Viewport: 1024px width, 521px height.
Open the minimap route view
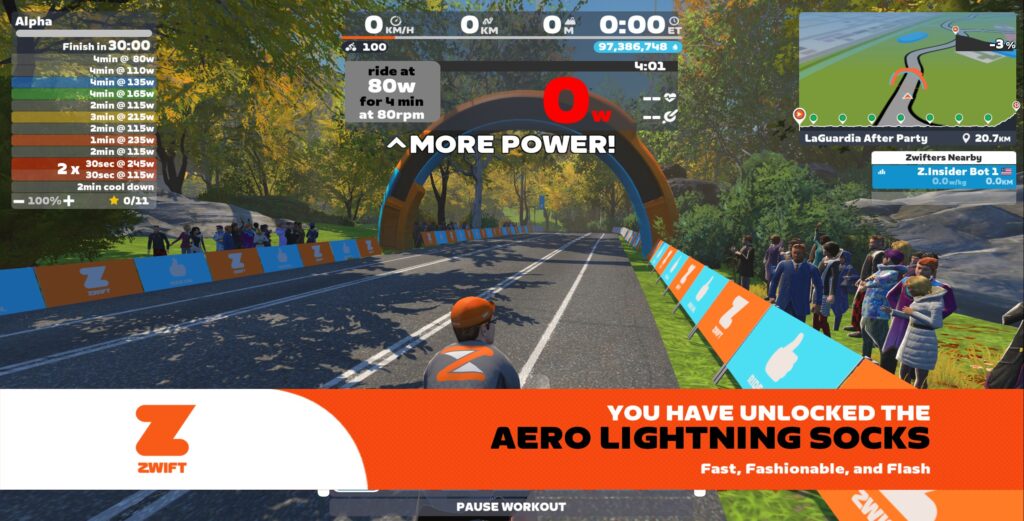coord(909,70)
